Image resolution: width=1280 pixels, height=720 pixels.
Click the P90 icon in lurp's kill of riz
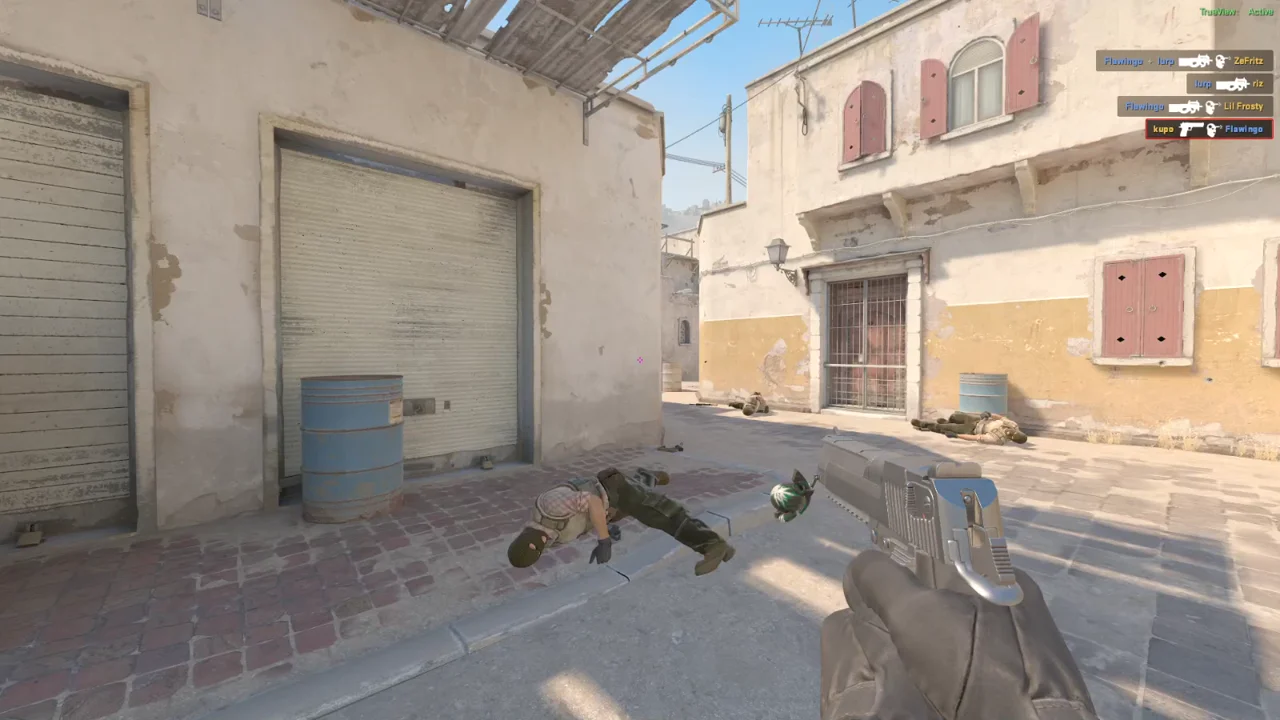pyautogui.click(x=1232, y=83)
